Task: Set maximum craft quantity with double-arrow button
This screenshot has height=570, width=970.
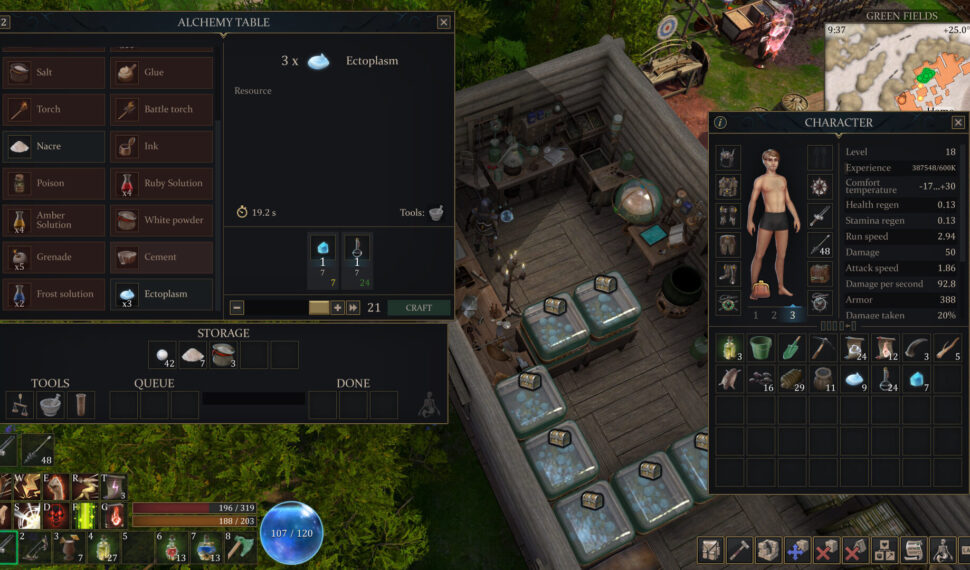Action: [353, 308]
